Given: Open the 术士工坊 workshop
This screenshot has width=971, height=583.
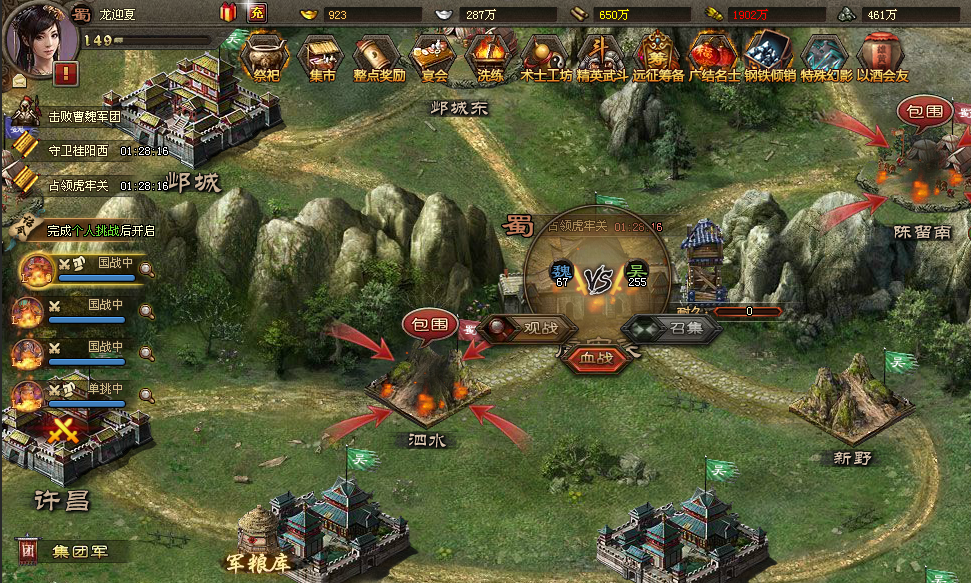Looking at the screenshot, I should tap(546, 55).
